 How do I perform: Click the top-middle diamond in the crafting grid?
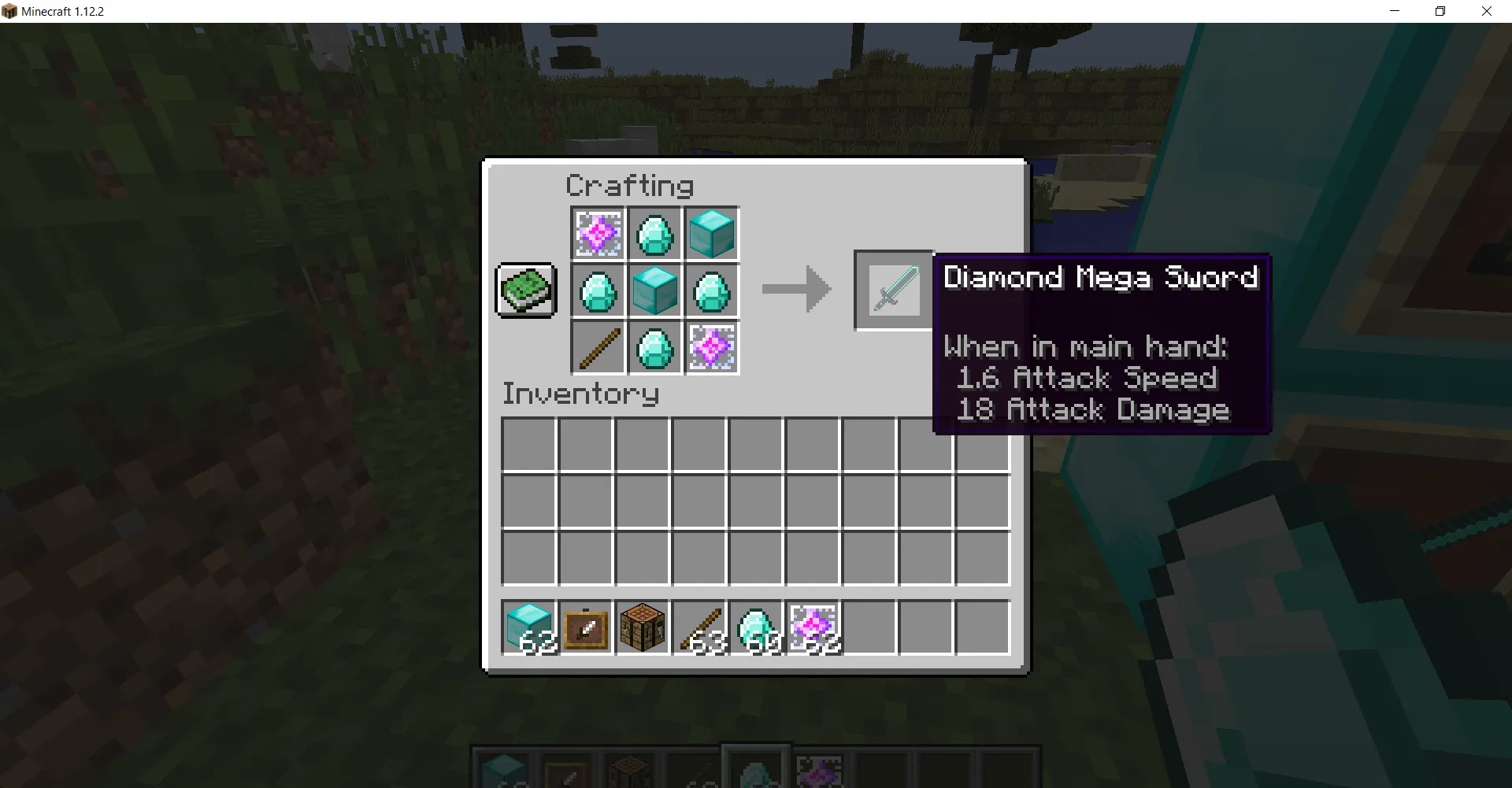point(654,233)
